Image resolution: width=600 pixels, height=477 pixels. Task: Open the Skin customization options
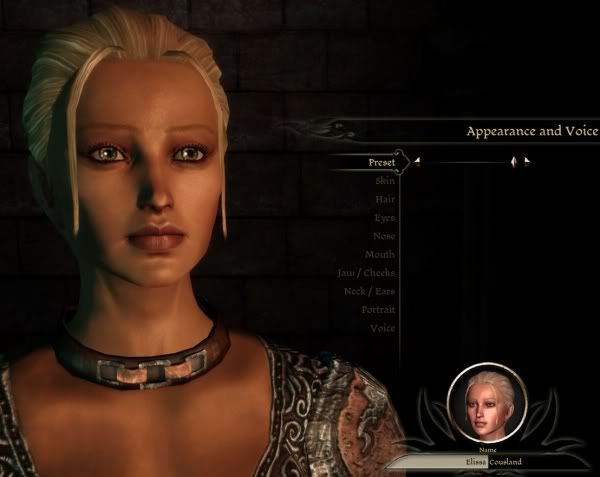pyautogui.click(x=385, y=180)
